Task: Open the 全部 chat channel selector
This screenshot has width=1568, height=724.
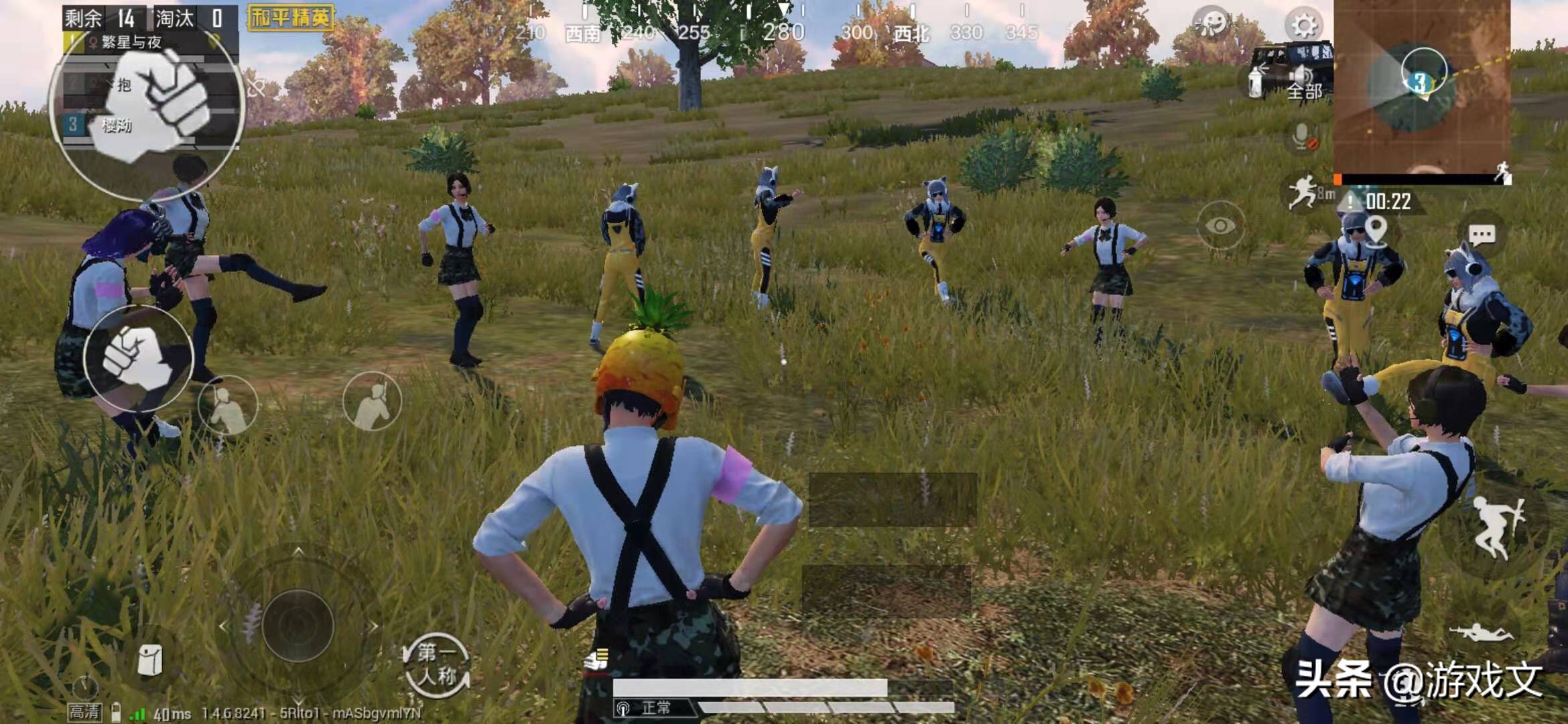Action: coord(1304,91)
